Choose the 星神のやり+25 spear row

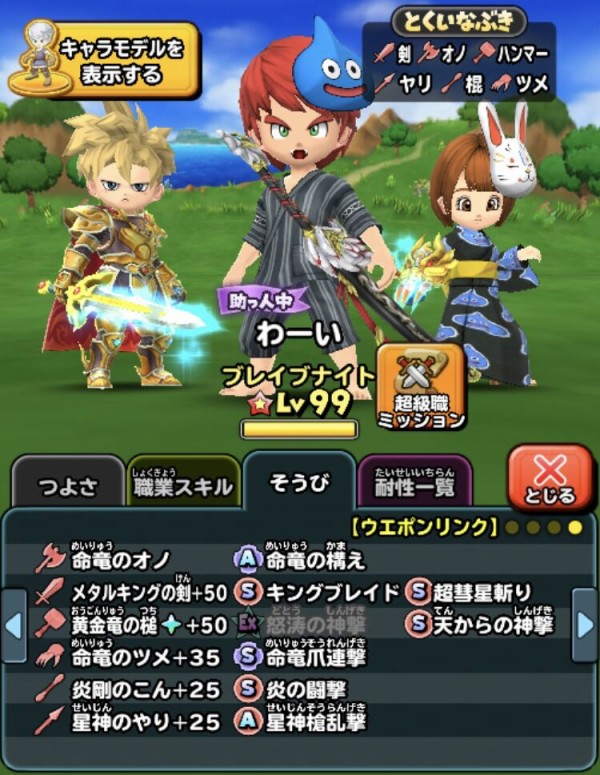click(x=135, y=721)
